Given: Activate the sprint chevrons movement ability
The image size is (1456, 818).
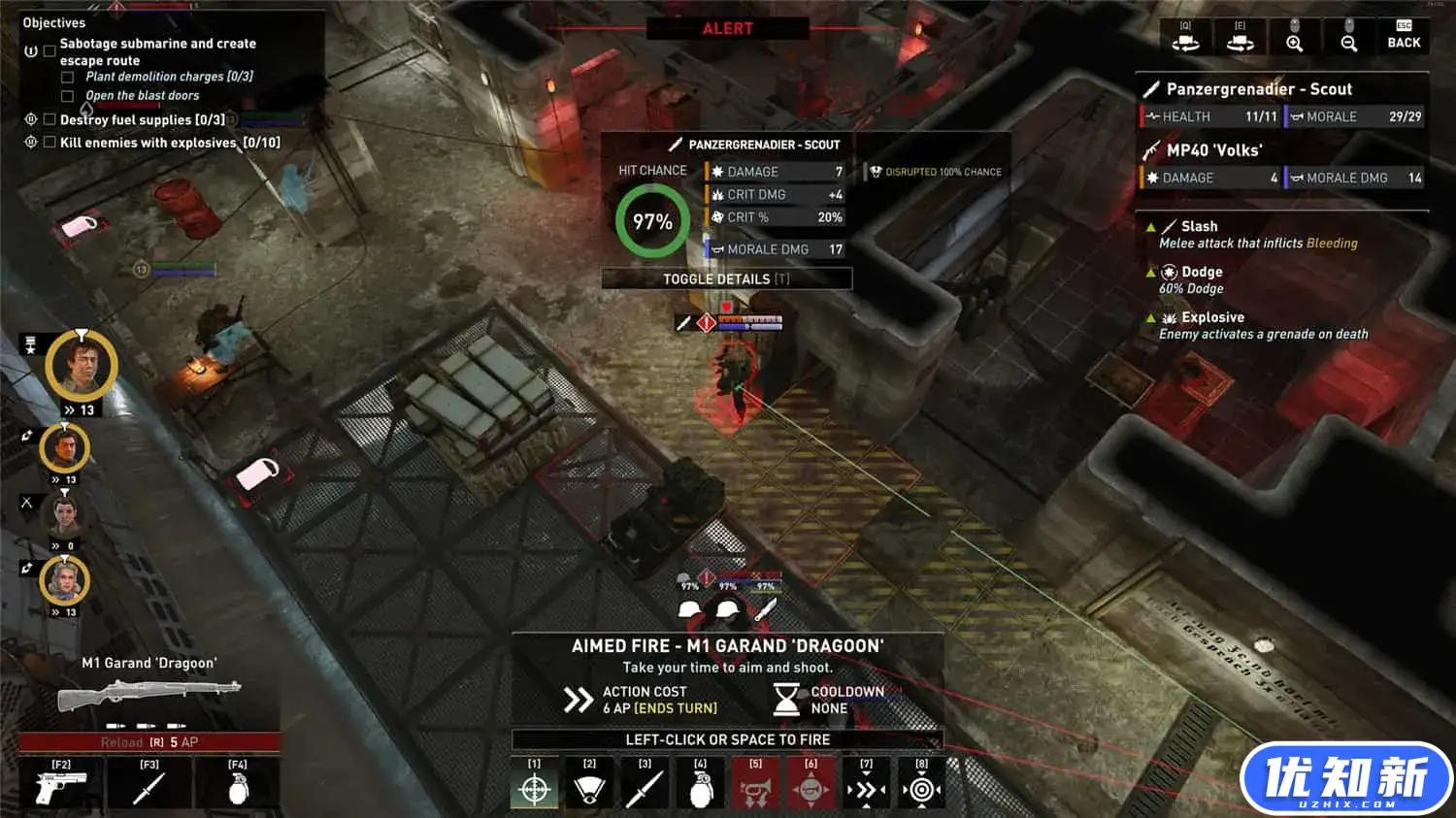Looking at the screenshot, I should 866,789.
